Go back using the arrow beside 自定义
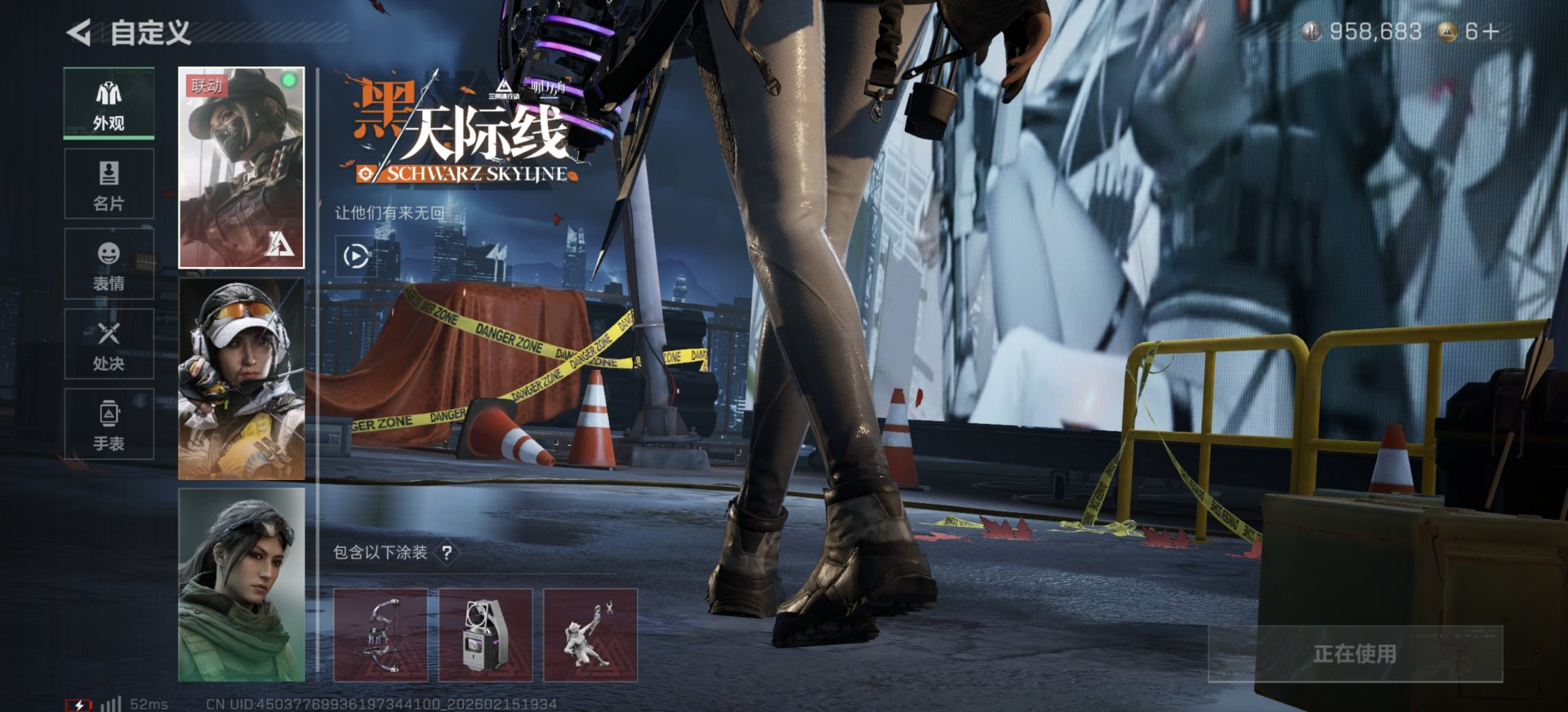 pos(79,33)
